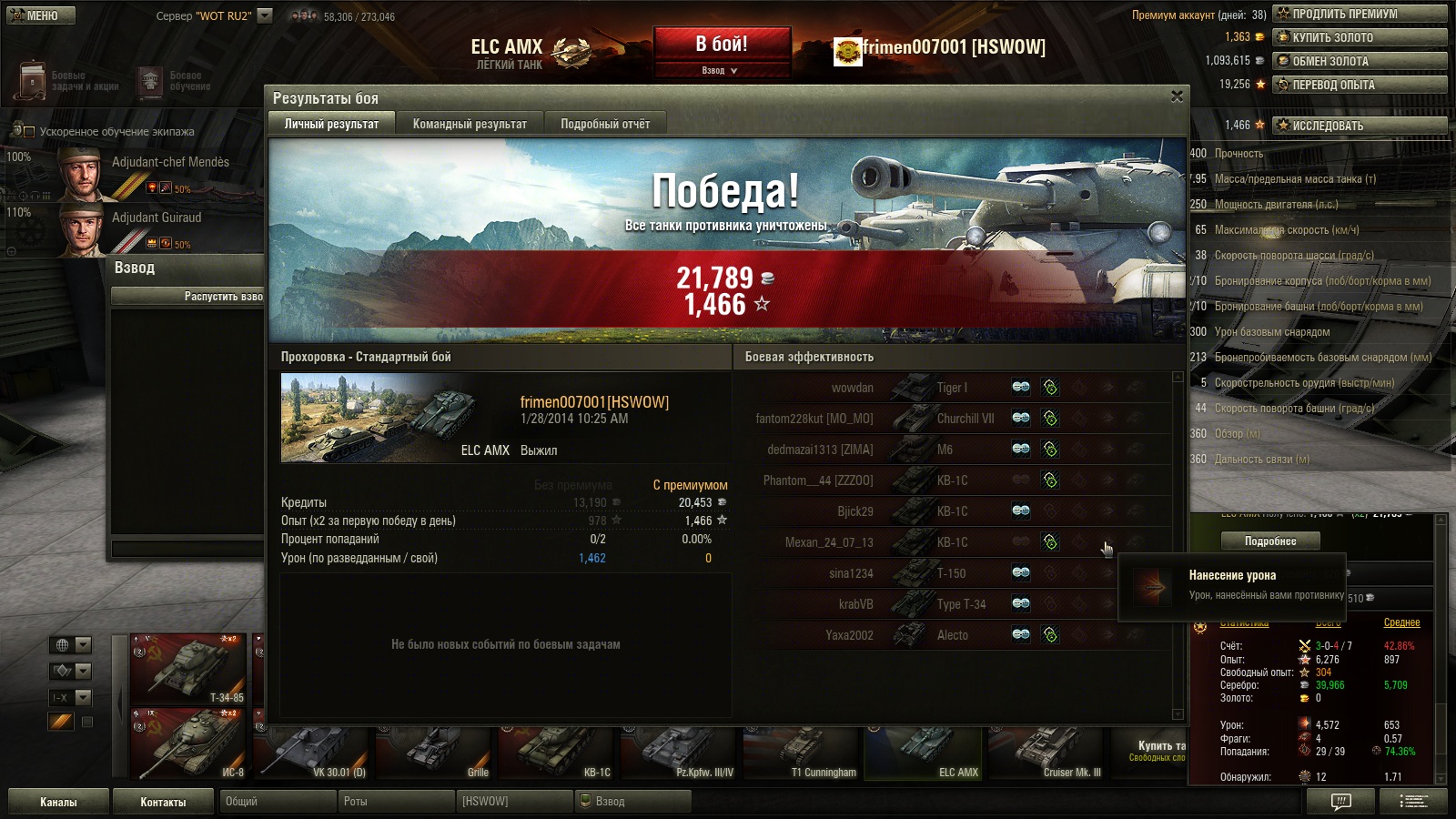Screen dimensions: 1456x819
Task: Open the server selection dropdown
Action: (265, 15)
